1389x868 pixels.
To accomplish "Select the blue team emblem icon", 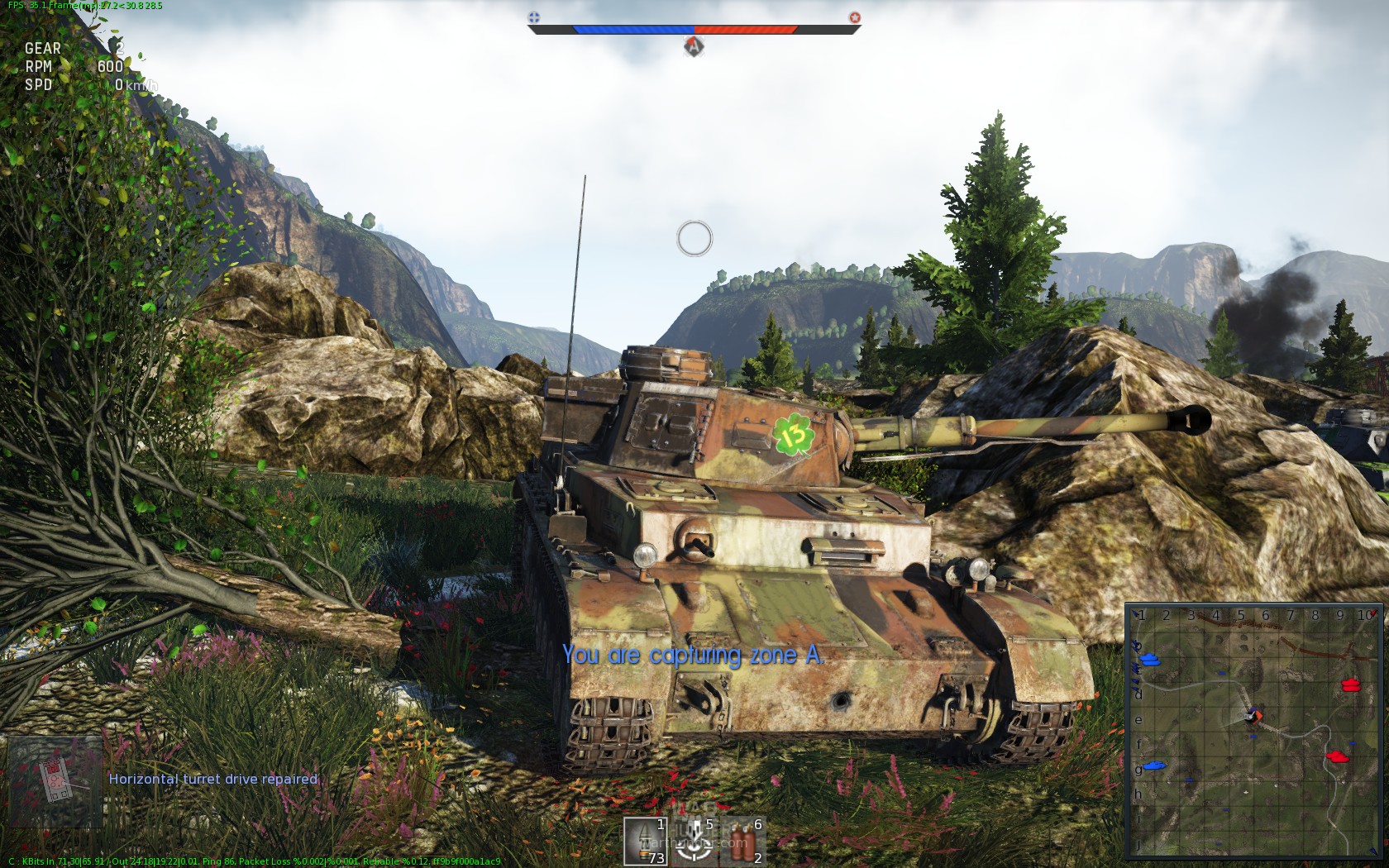I will coord(534,17).
